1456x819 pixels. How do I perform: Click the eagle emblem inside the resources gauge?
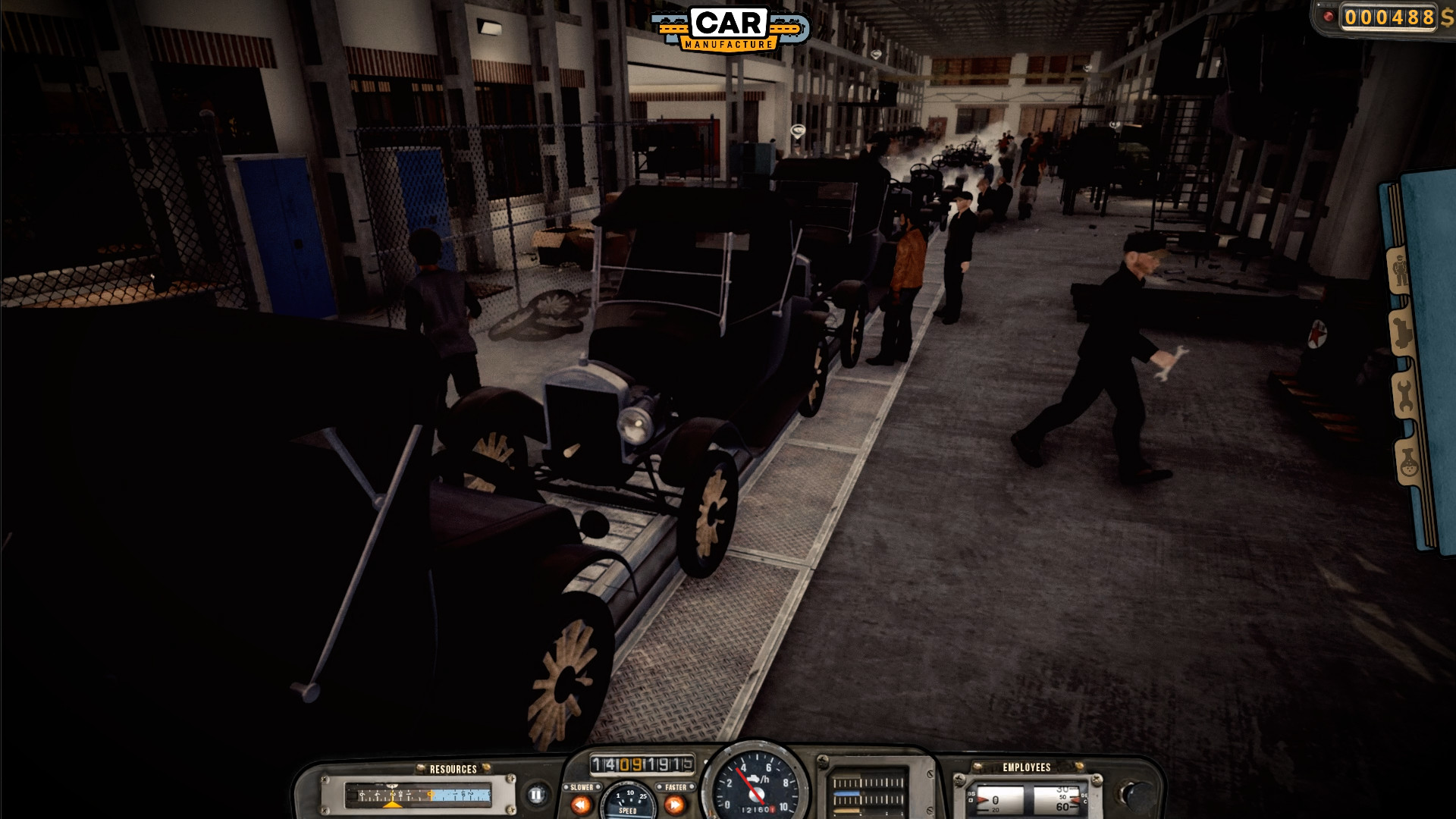392,786
